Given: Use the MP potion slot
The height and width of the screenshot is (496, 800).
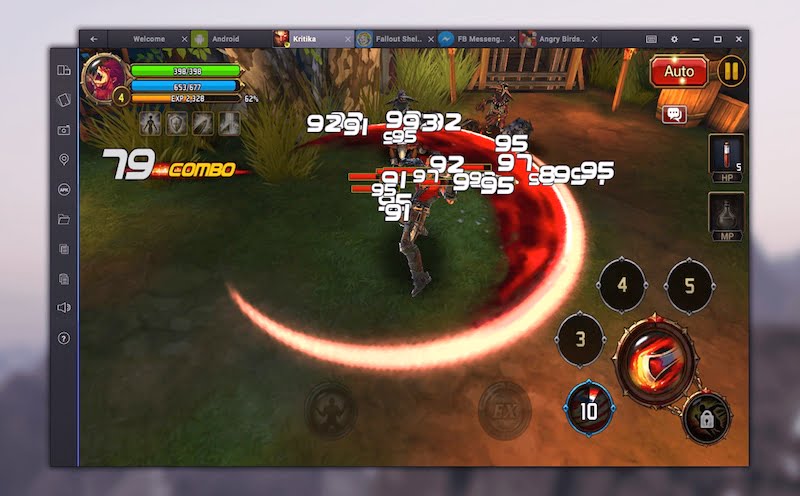Looking at the screenshot, I should point(726,215).
